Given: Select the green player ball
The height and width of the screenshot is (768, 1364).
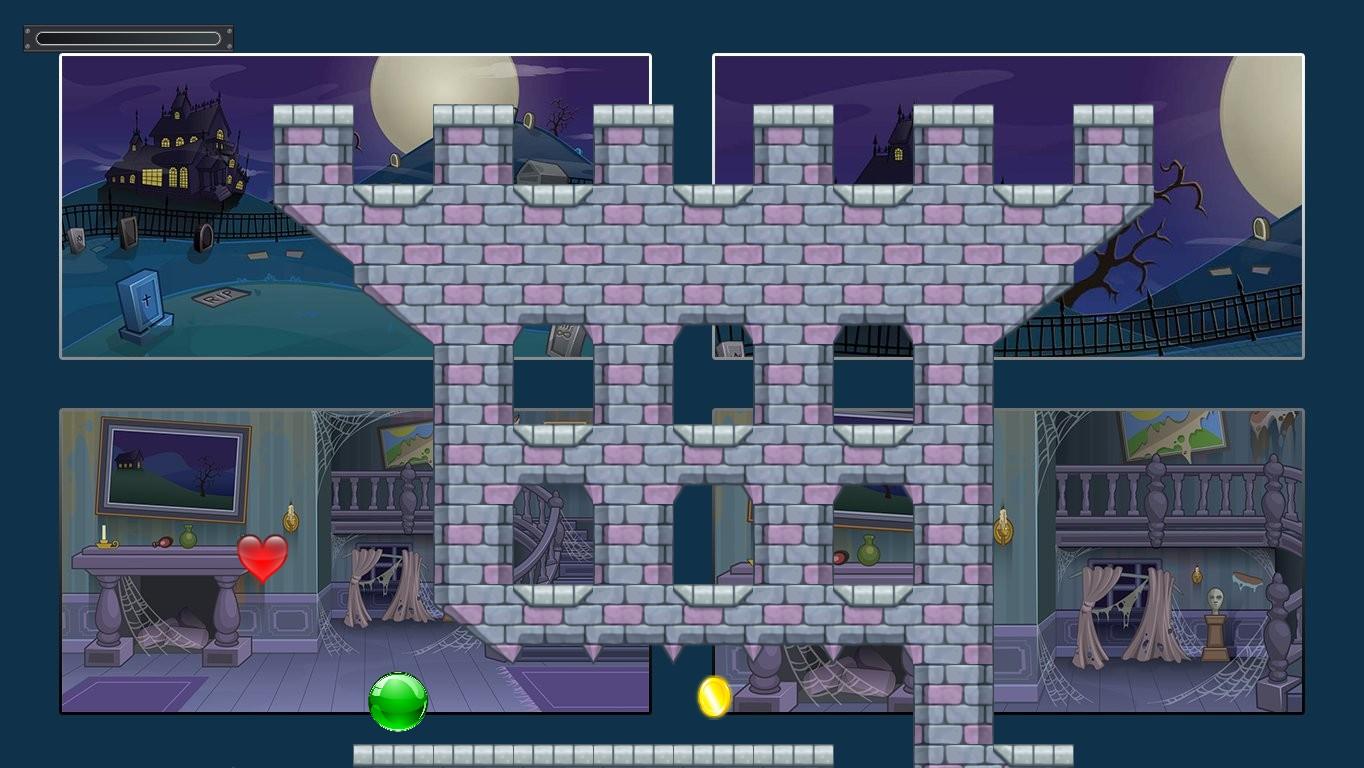Looking at the screenshot, I should click(x=397, y=702).
